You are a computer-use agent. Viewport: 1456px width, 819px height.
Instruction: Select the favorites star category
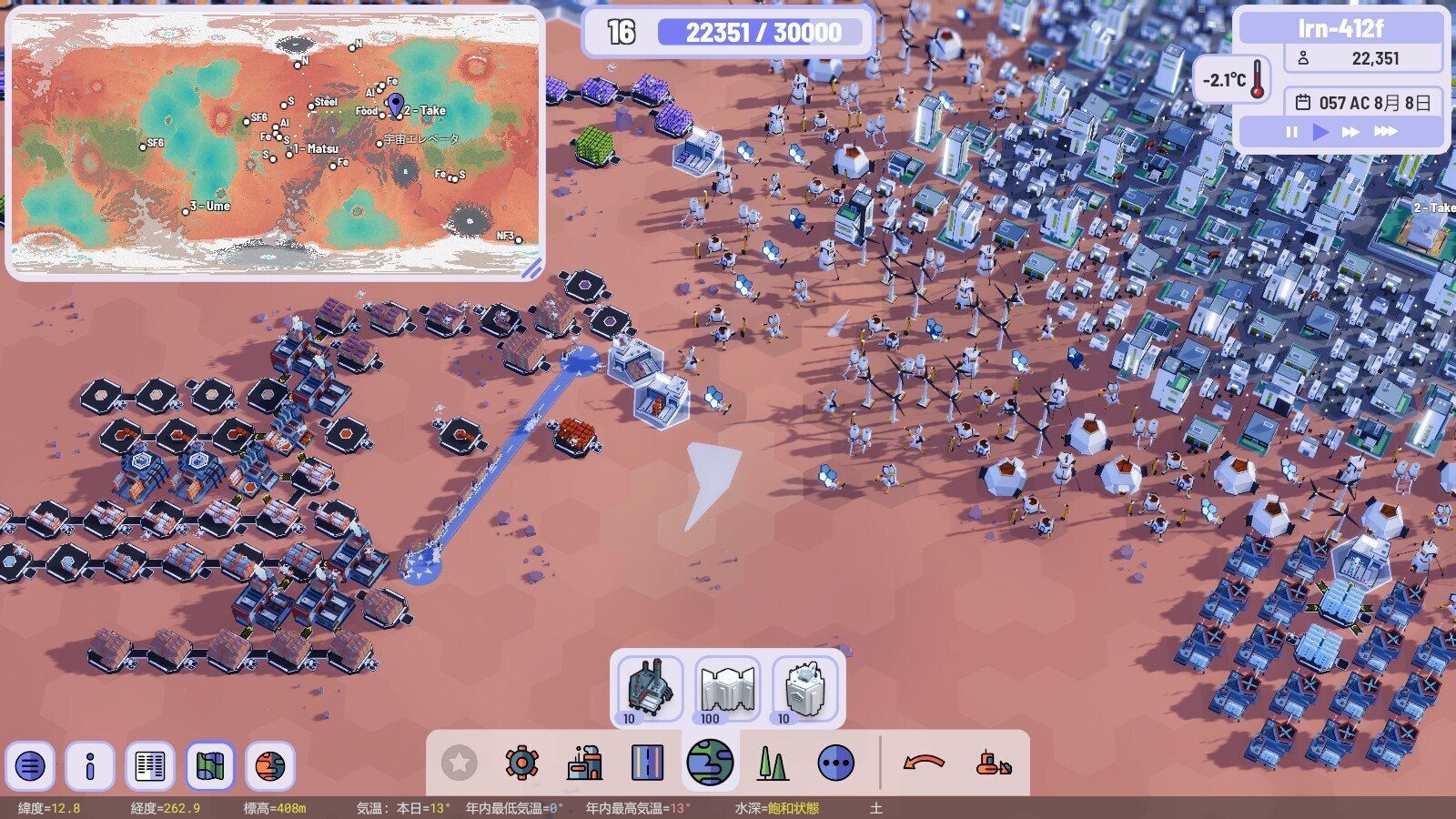tap(460, 763)
